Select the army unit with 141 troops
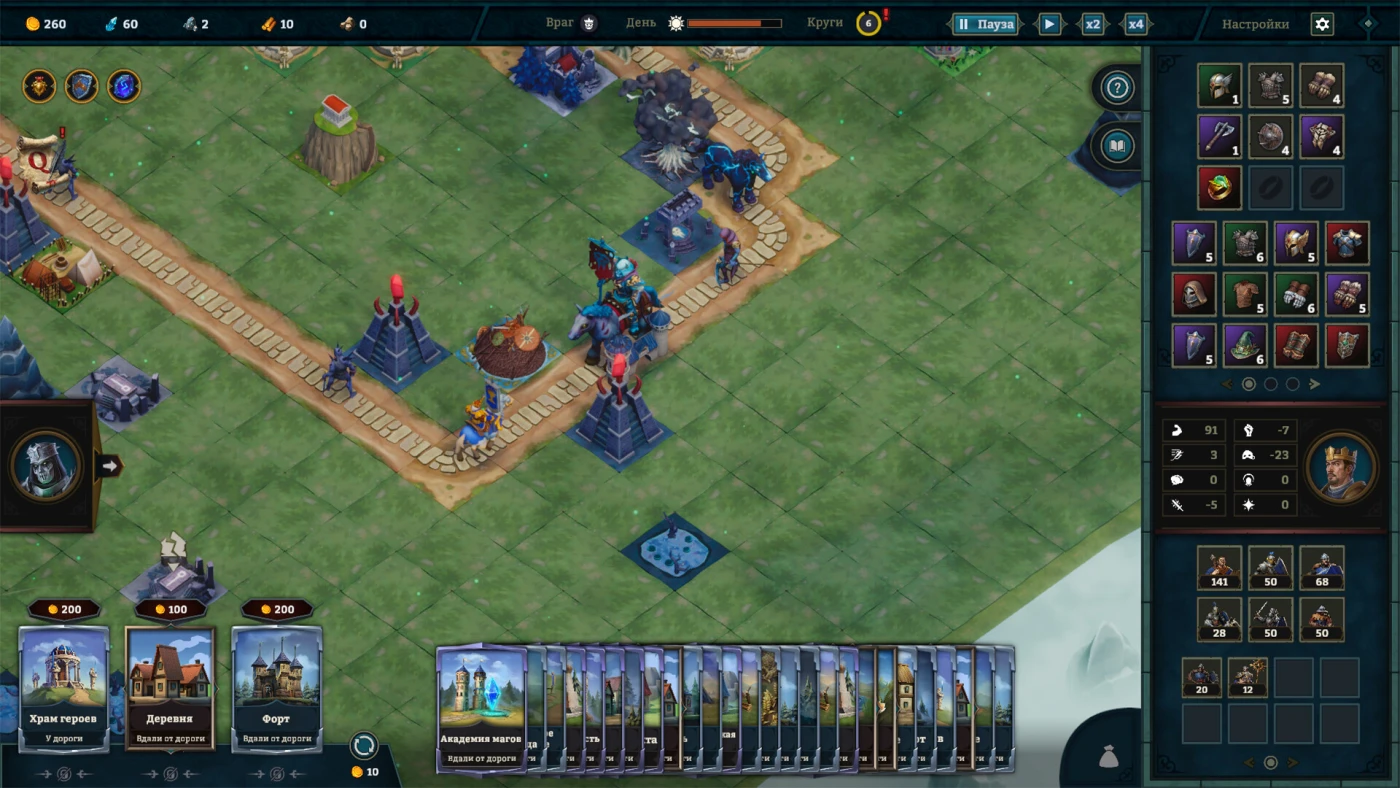 point(1219,567)
